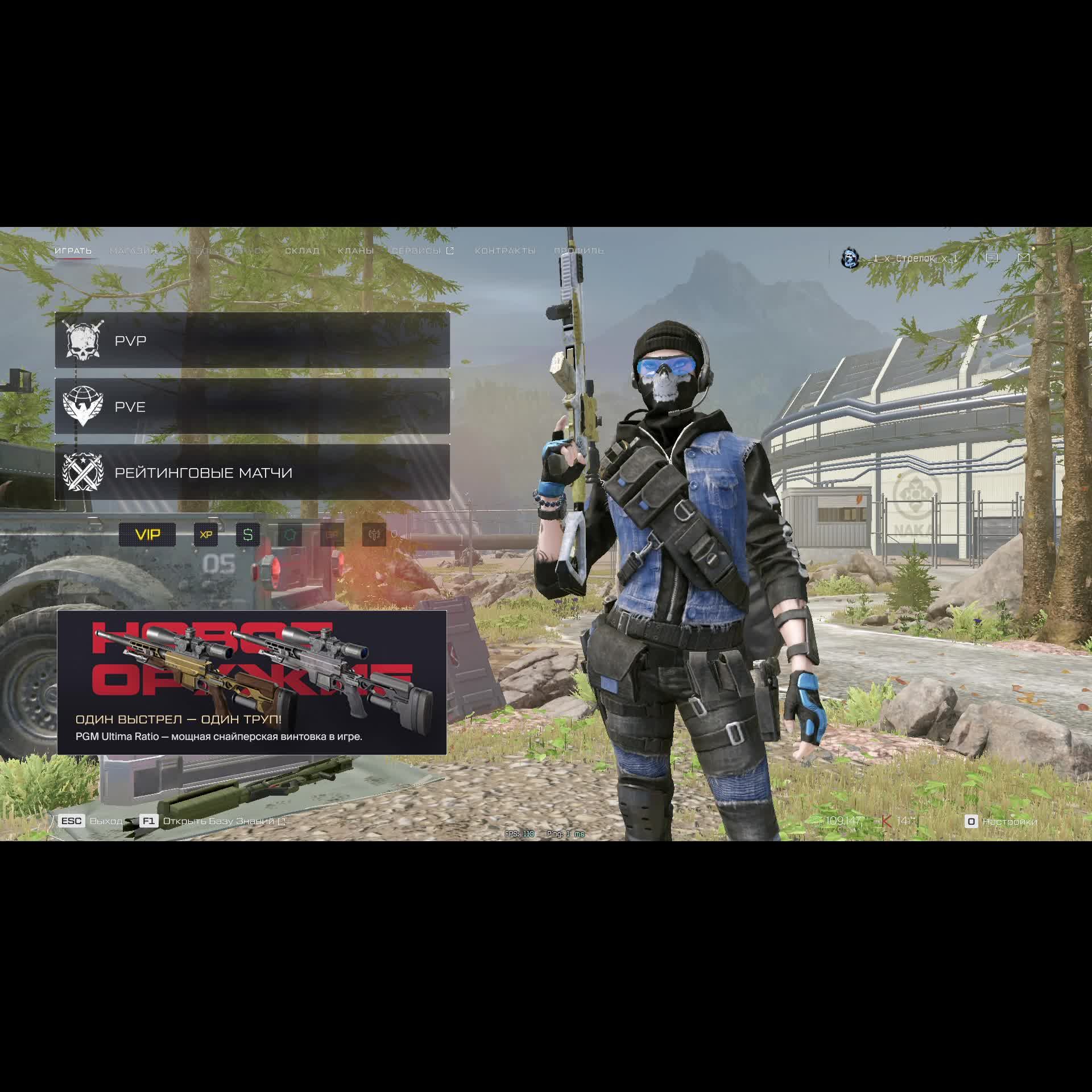
Task: Go to the Склад tab
Action: (302, 251)
